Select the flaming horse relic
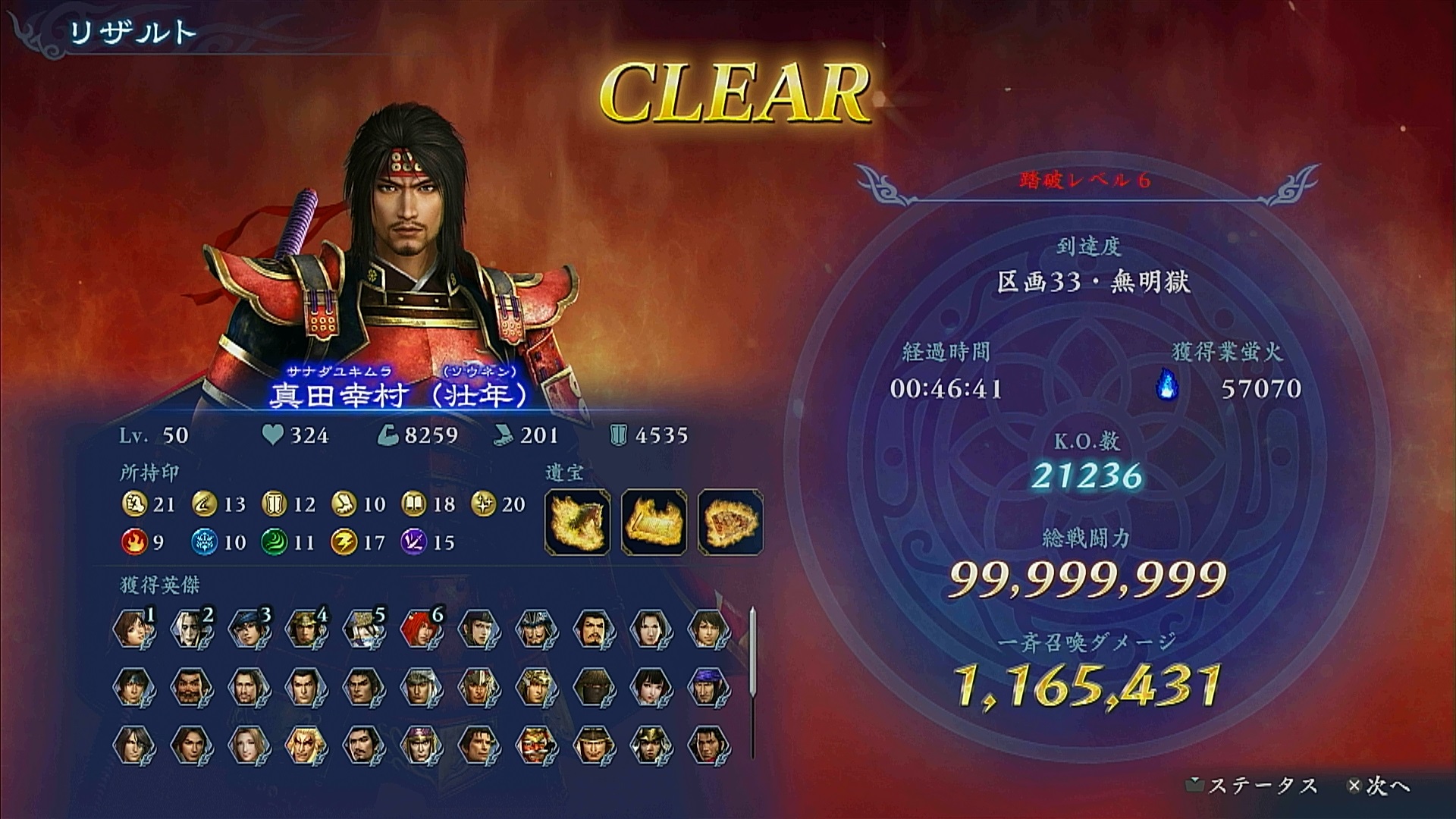 pos(577,522)
